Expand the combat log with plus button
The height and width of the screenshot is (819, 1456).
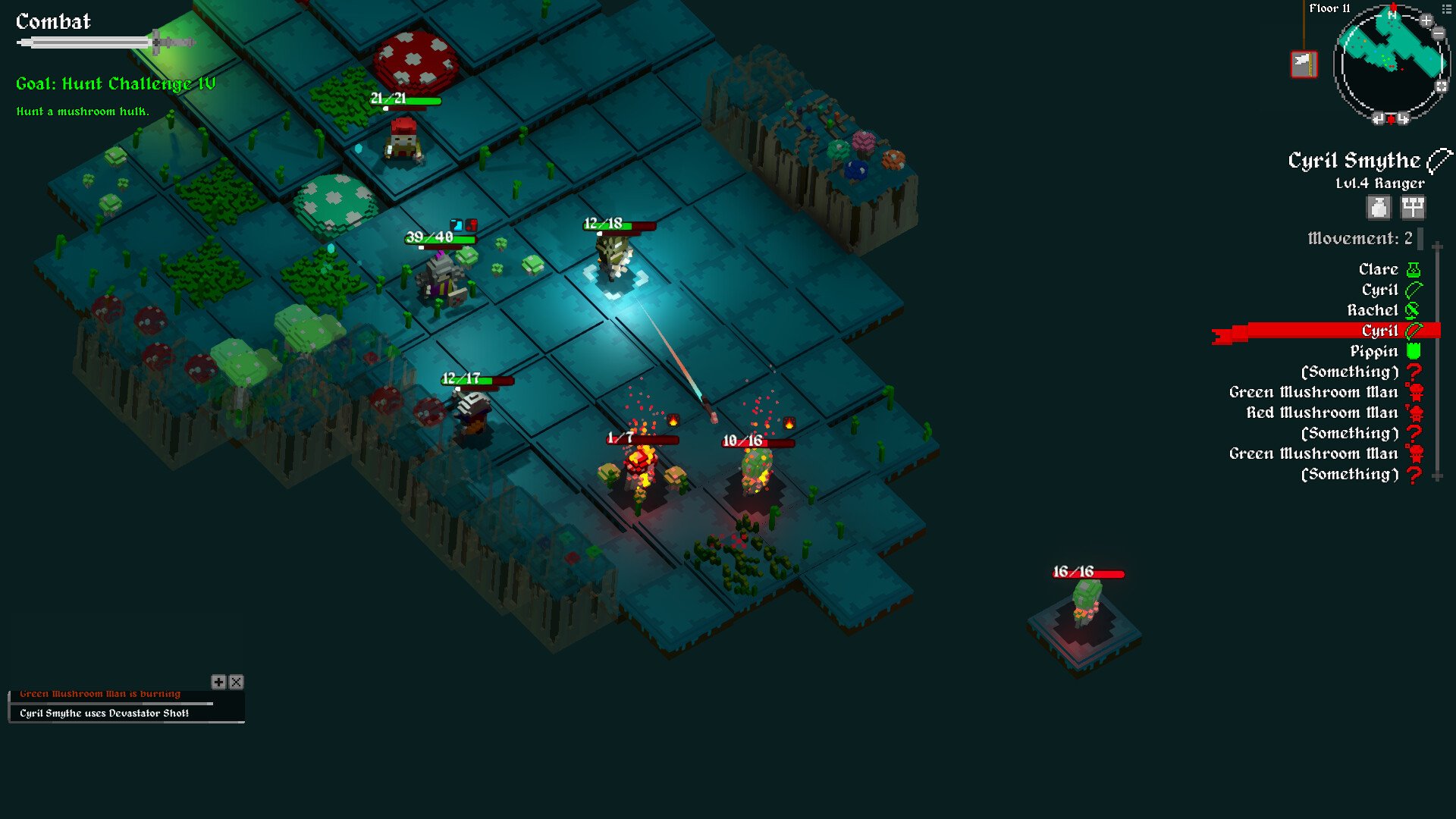point(218,682)
